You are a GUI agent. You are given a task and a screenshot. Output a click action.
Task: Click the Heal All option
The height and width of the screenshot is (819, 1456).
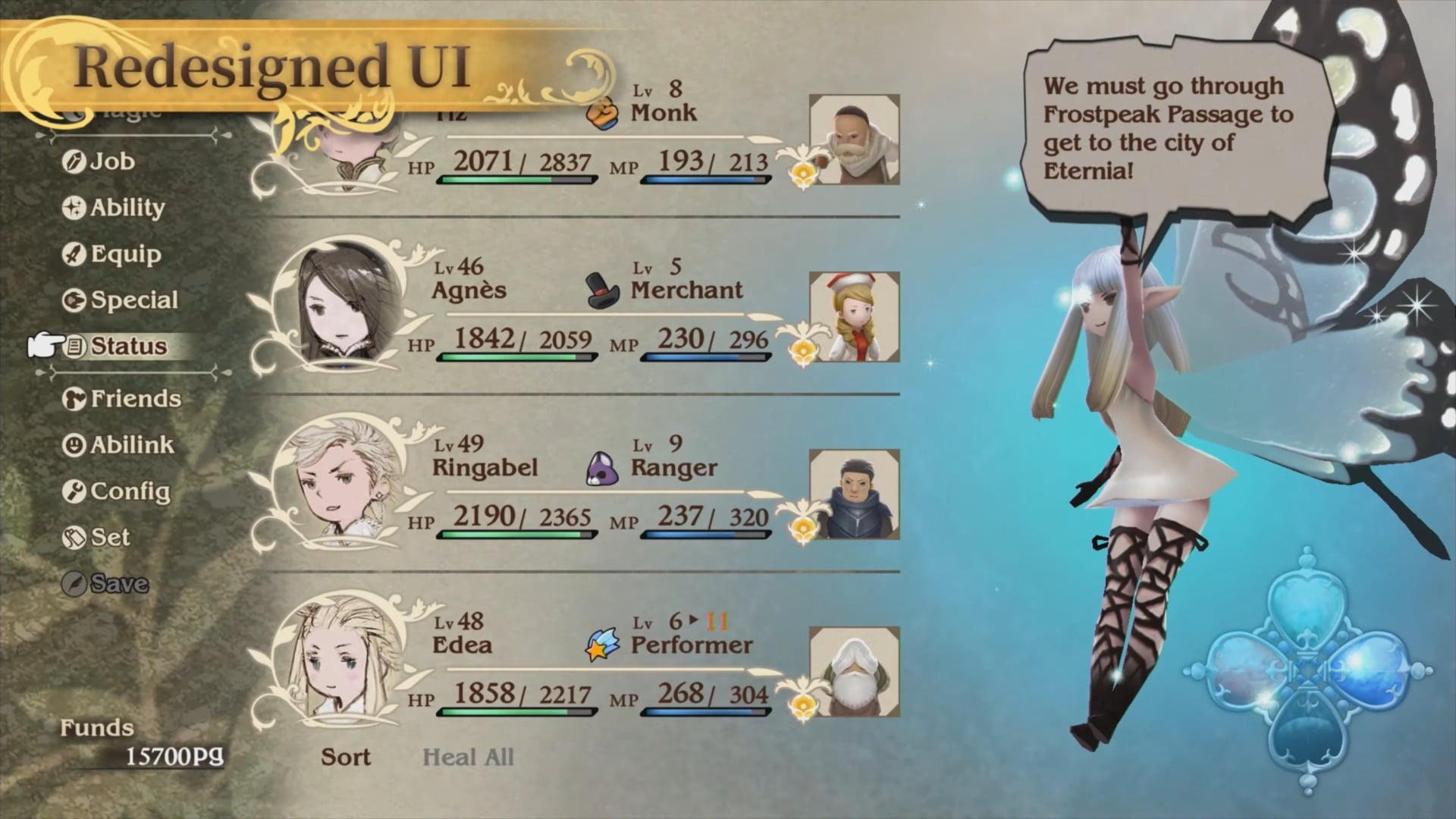pos(469,757)
